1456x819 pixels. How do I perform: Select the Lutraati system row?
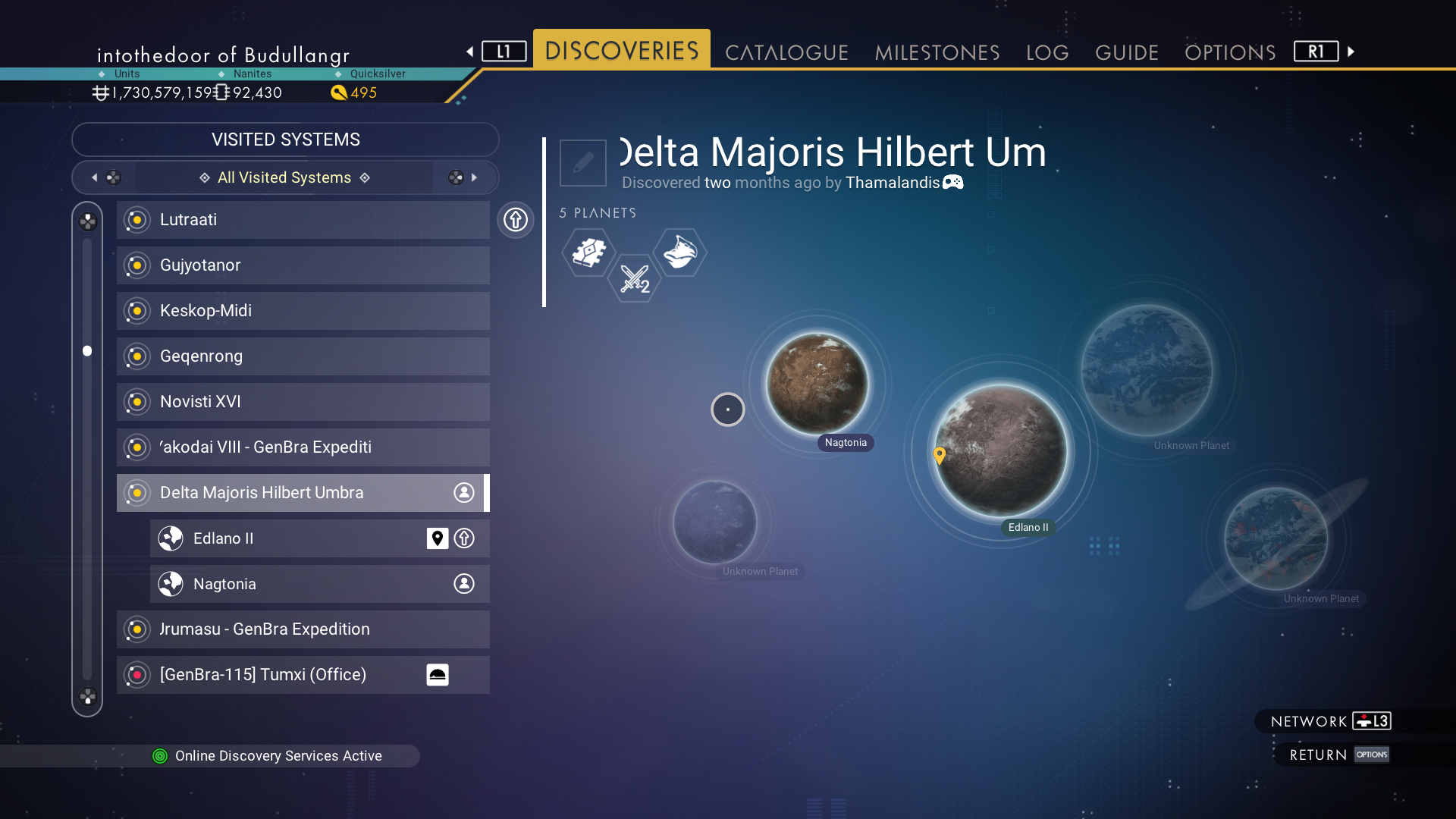tap(303, 220)
